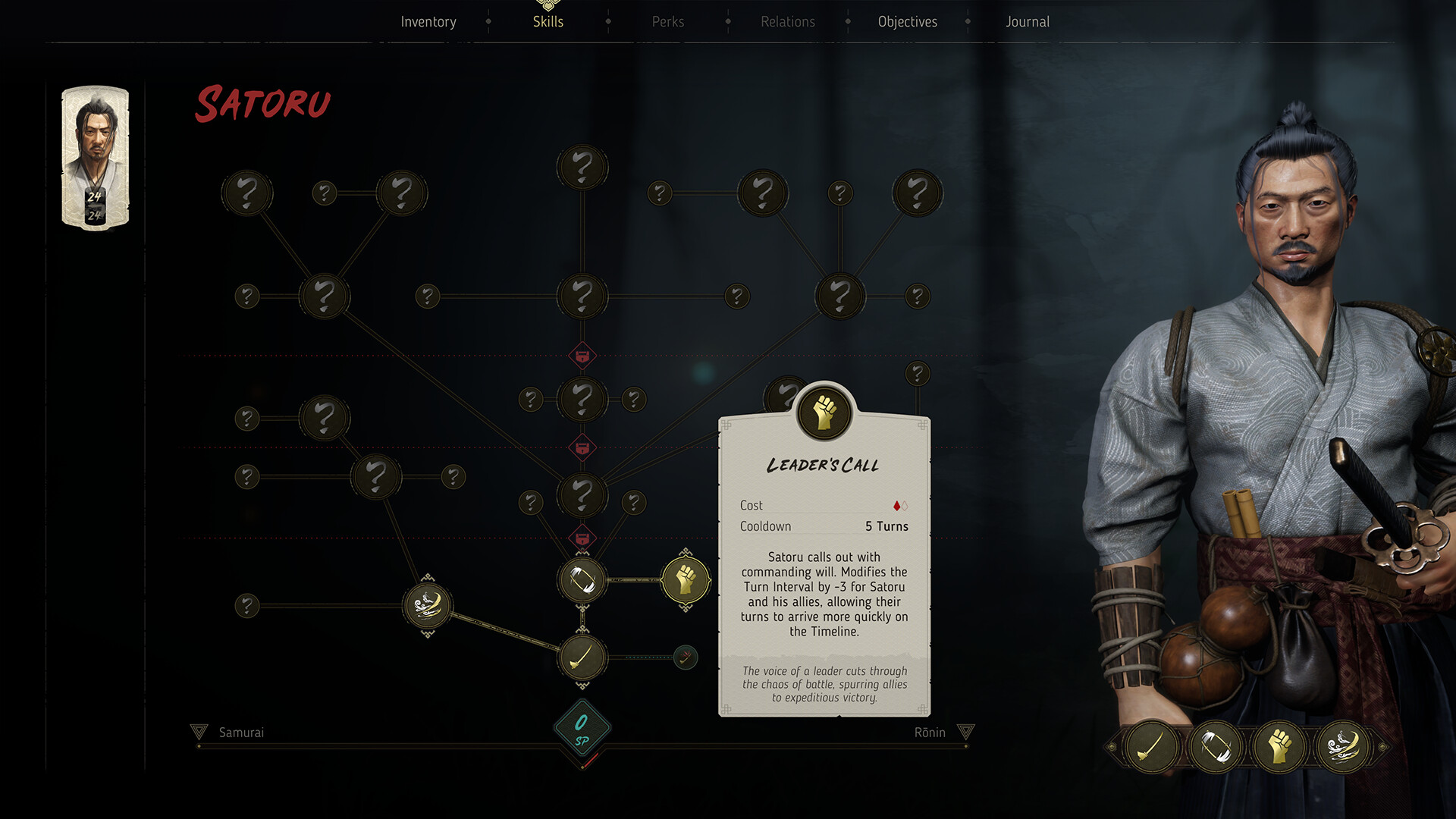Switch to the Inventory tab
Screen dimensions: 1456x819
[428, 21]
